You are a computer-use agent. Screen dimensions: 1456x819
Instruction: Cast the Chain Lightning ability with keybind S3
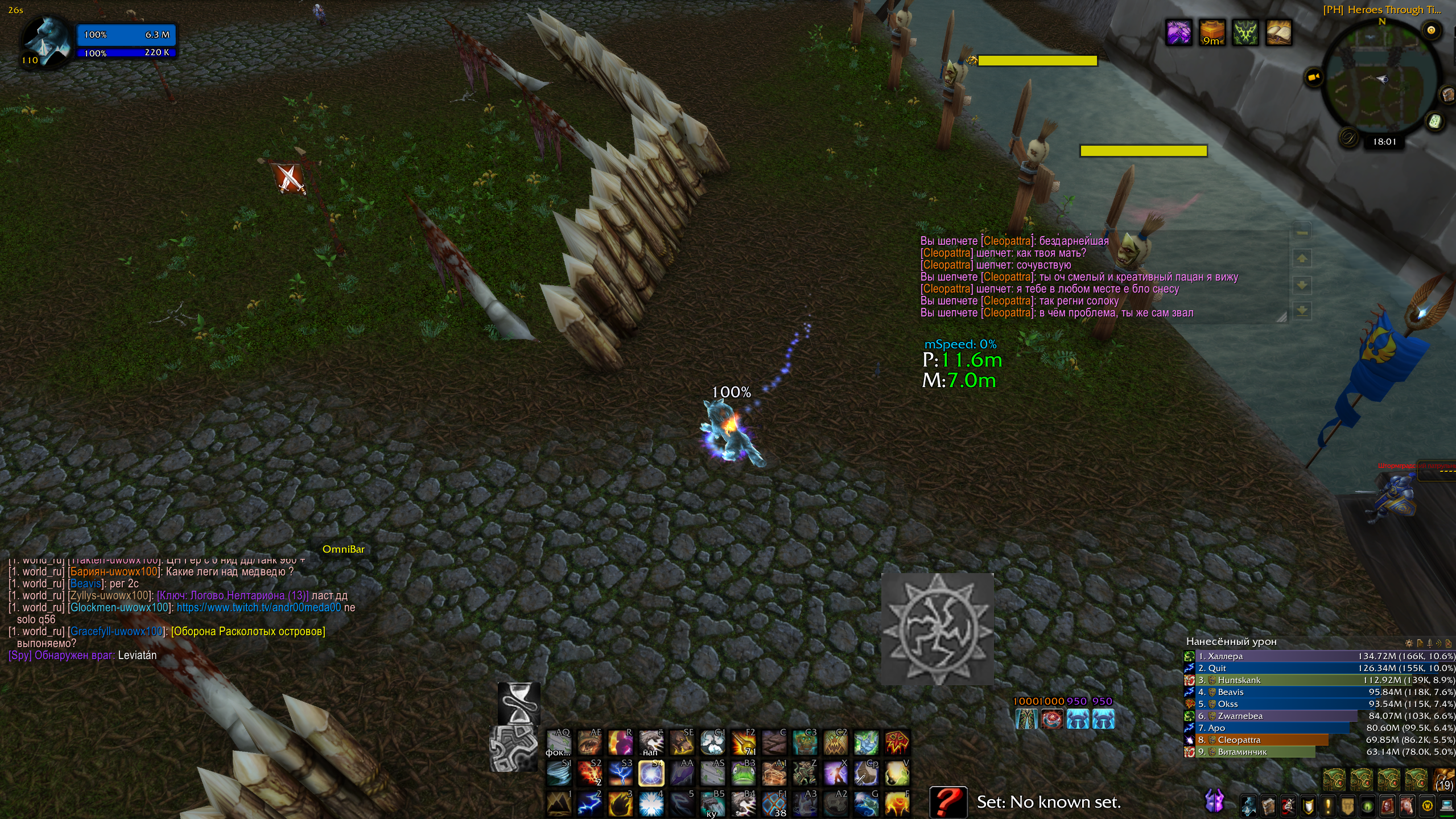(620, 773)
